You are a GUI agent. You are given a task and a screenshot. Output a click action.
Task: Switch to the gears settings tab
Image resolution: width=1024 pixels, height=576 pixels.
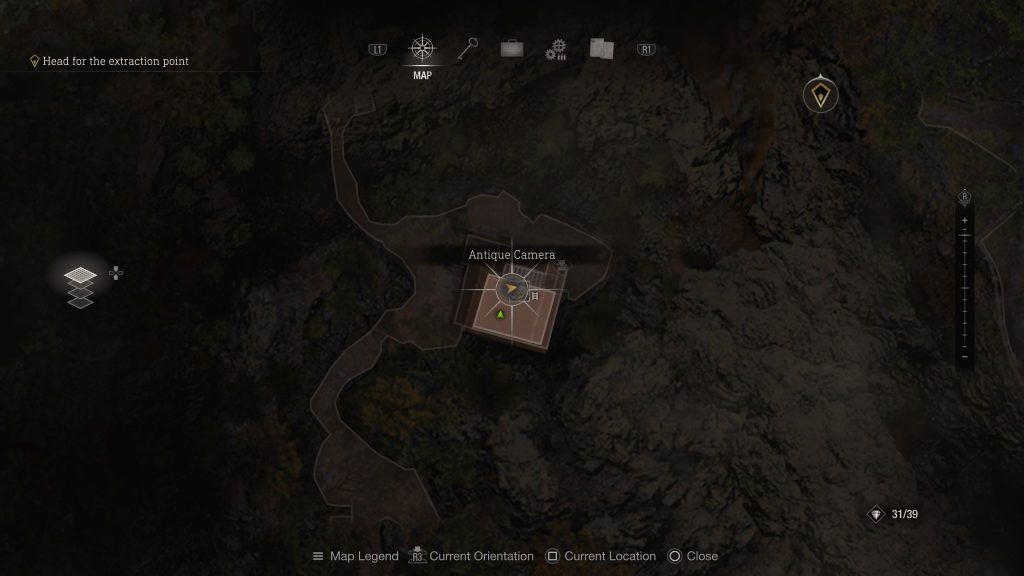(x=556, y=49)
